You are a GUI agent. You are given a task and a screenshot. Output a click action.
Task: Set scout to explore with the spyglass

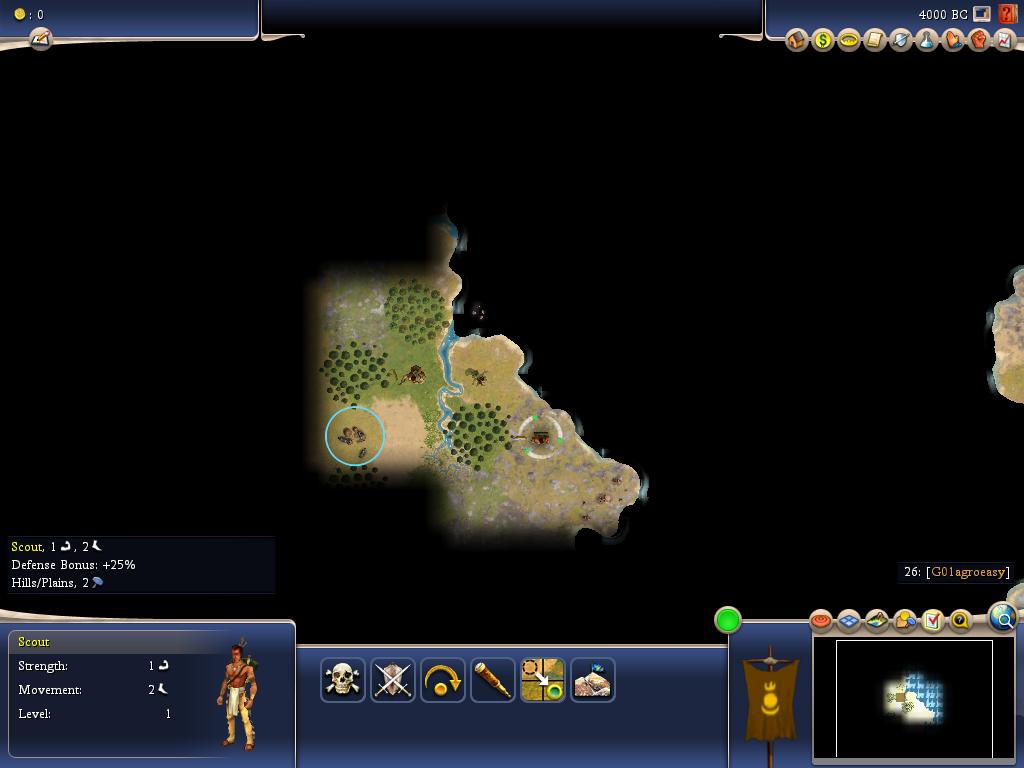click(493, 680)
